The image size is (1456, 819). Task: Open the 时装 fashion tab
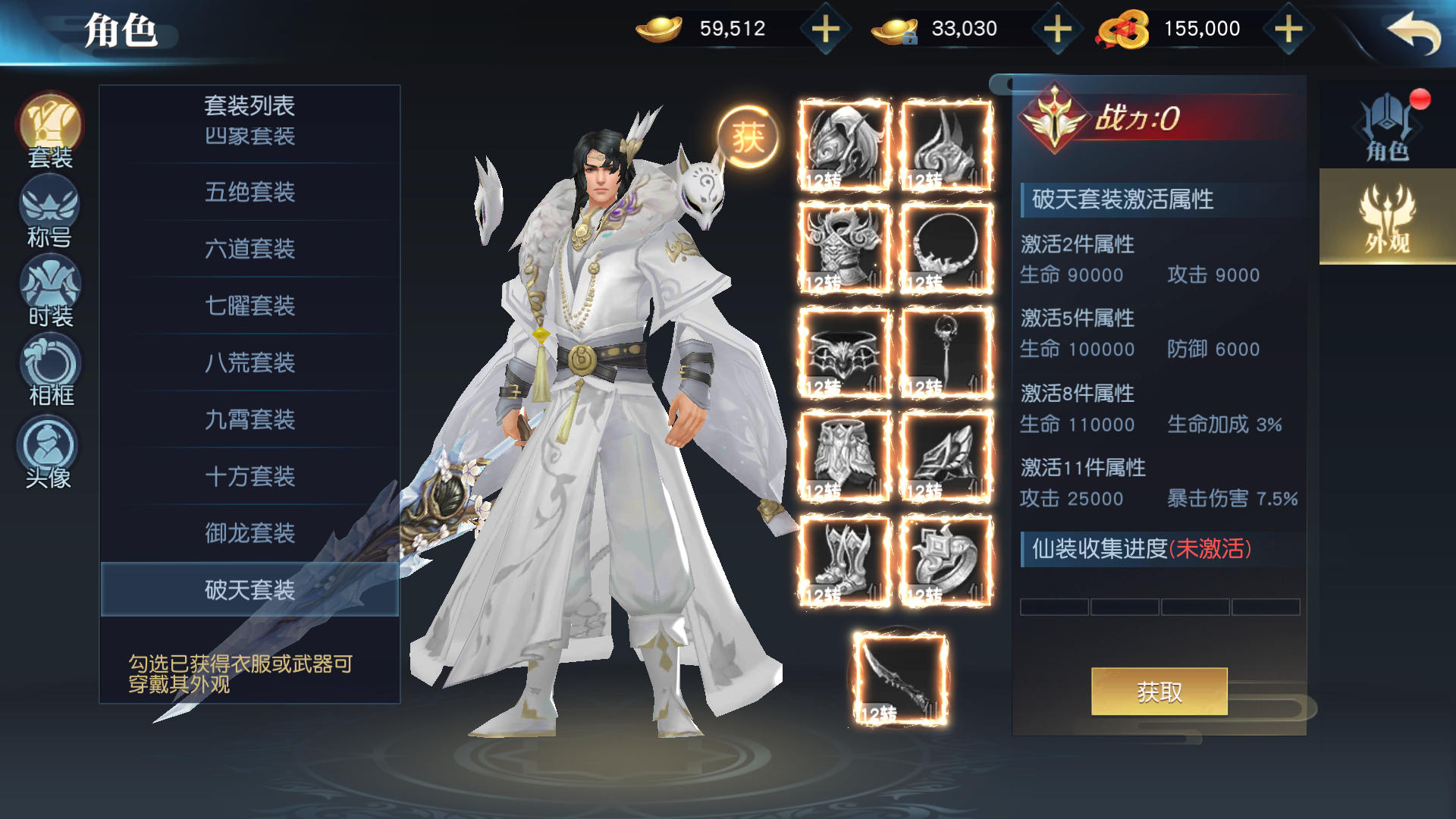point(50,292)
